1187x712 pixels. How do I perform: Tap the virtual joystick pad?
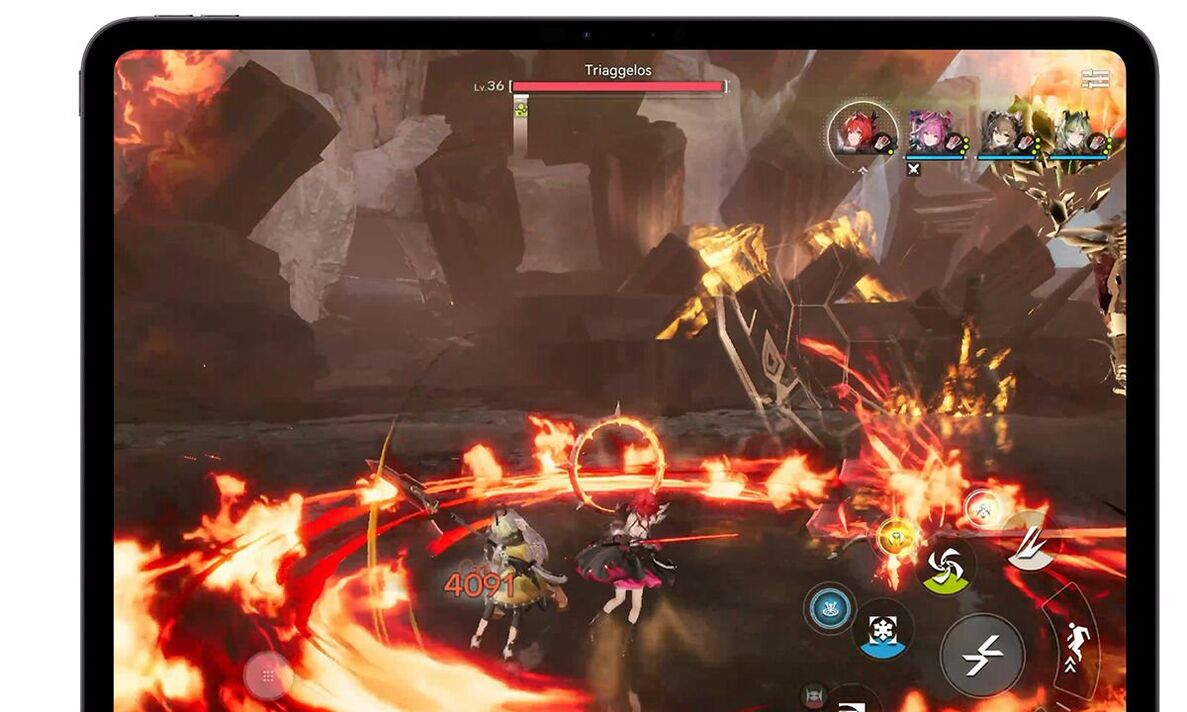coord(268,677)
